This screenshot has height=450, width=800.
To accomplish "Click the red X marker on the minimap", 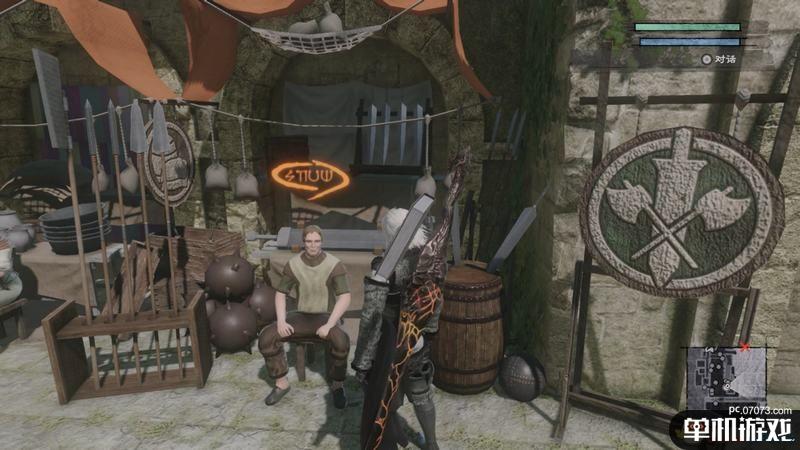I will [x=744, y=348].
